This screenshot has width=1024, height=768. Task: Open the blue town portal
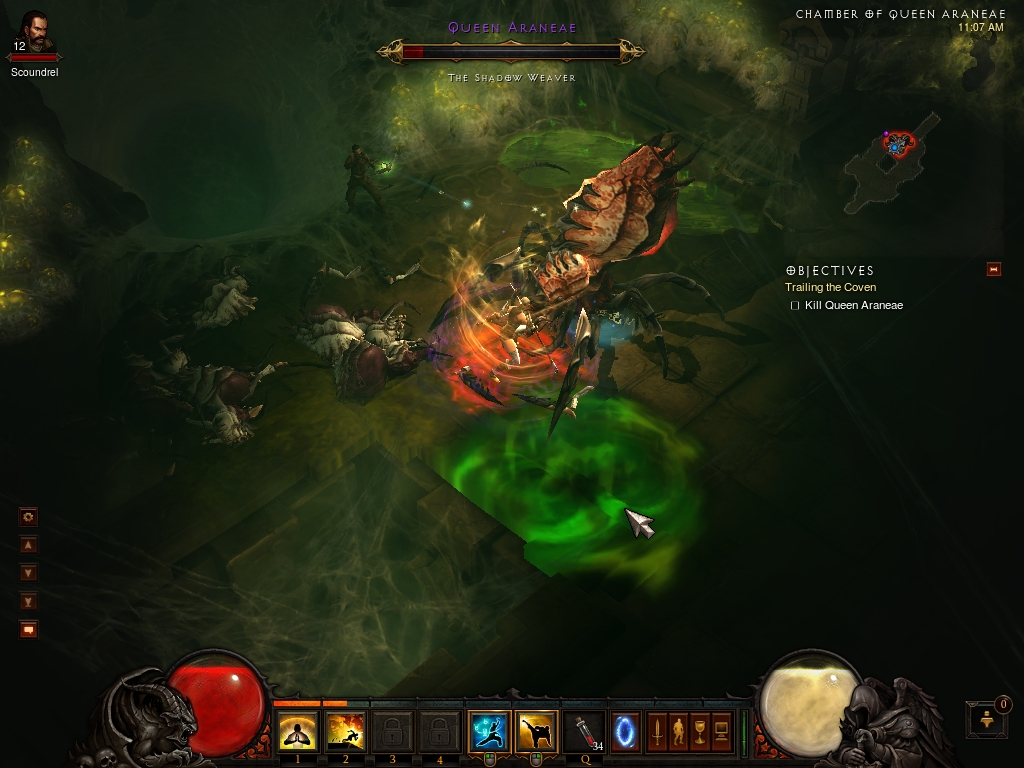pyautogui.click(x=625, y=733)
